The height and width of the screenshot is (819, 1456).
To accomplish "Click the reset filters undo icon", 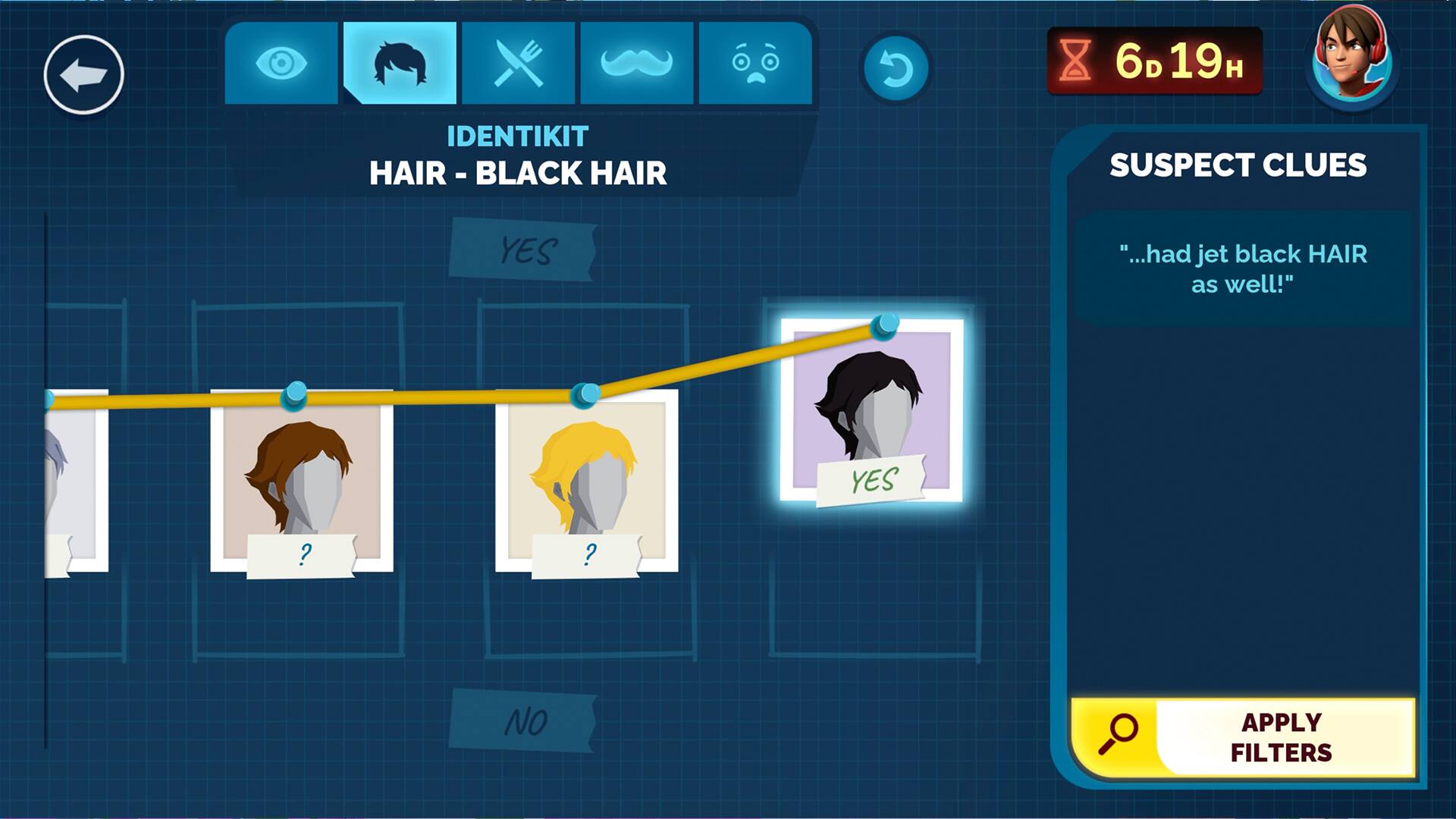I will tap(899, 67).
